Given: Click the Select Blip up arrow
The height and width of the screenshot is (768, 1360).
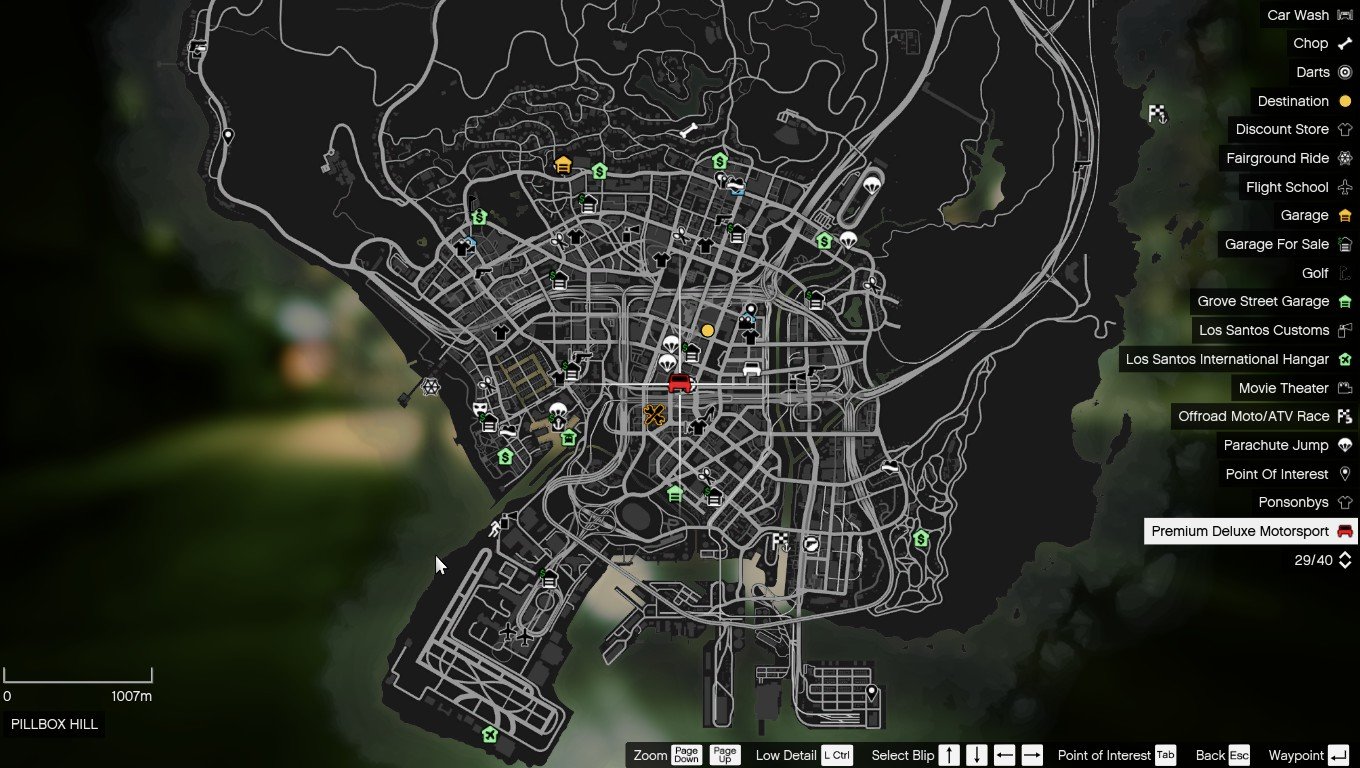Looking at the screenshot, I should pyautogui.click(x=948, y=755).
